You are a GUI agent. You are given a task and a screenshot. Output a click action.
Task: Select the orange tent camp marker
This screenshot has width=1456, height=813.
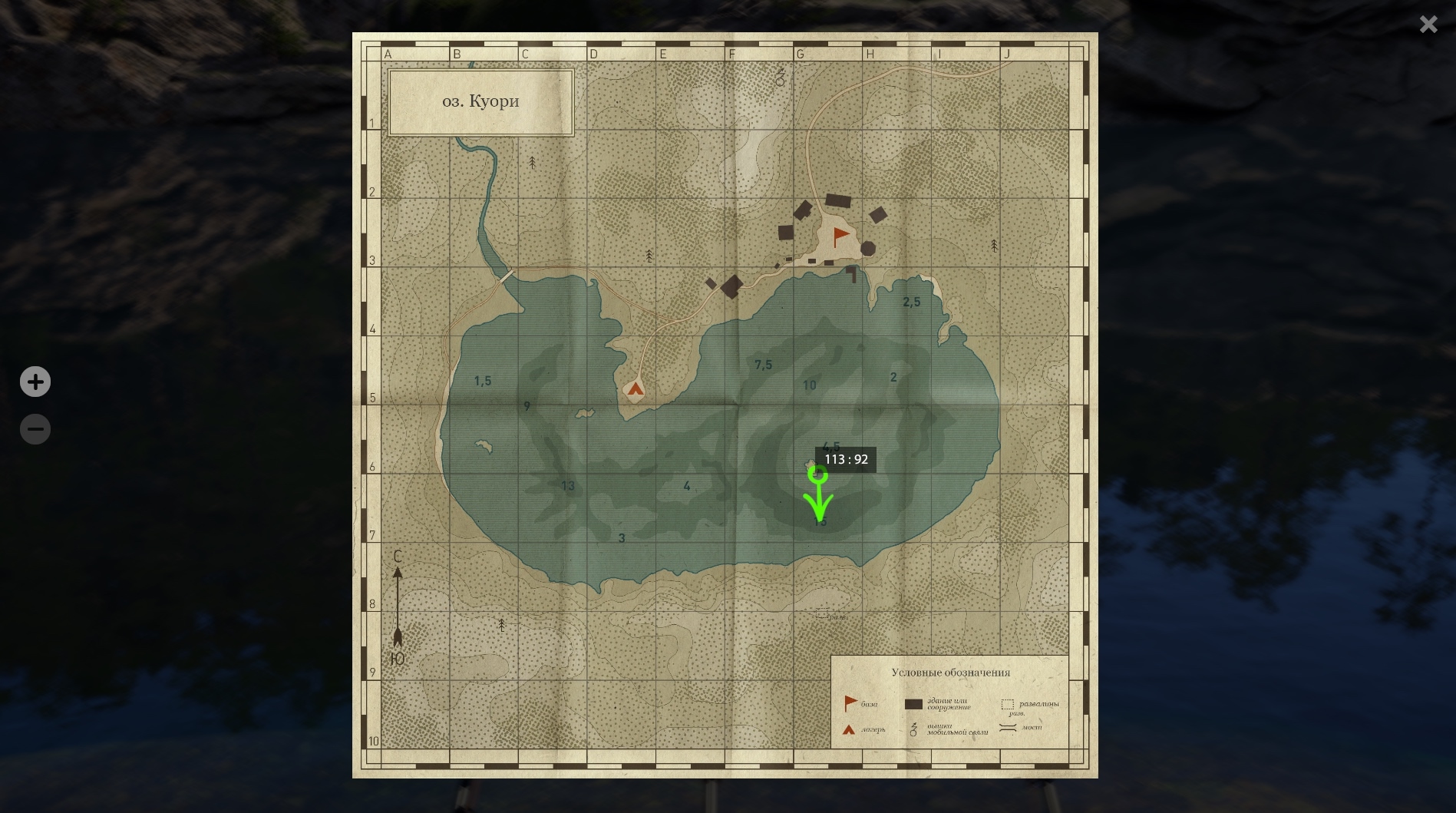(x=635, y=389)
